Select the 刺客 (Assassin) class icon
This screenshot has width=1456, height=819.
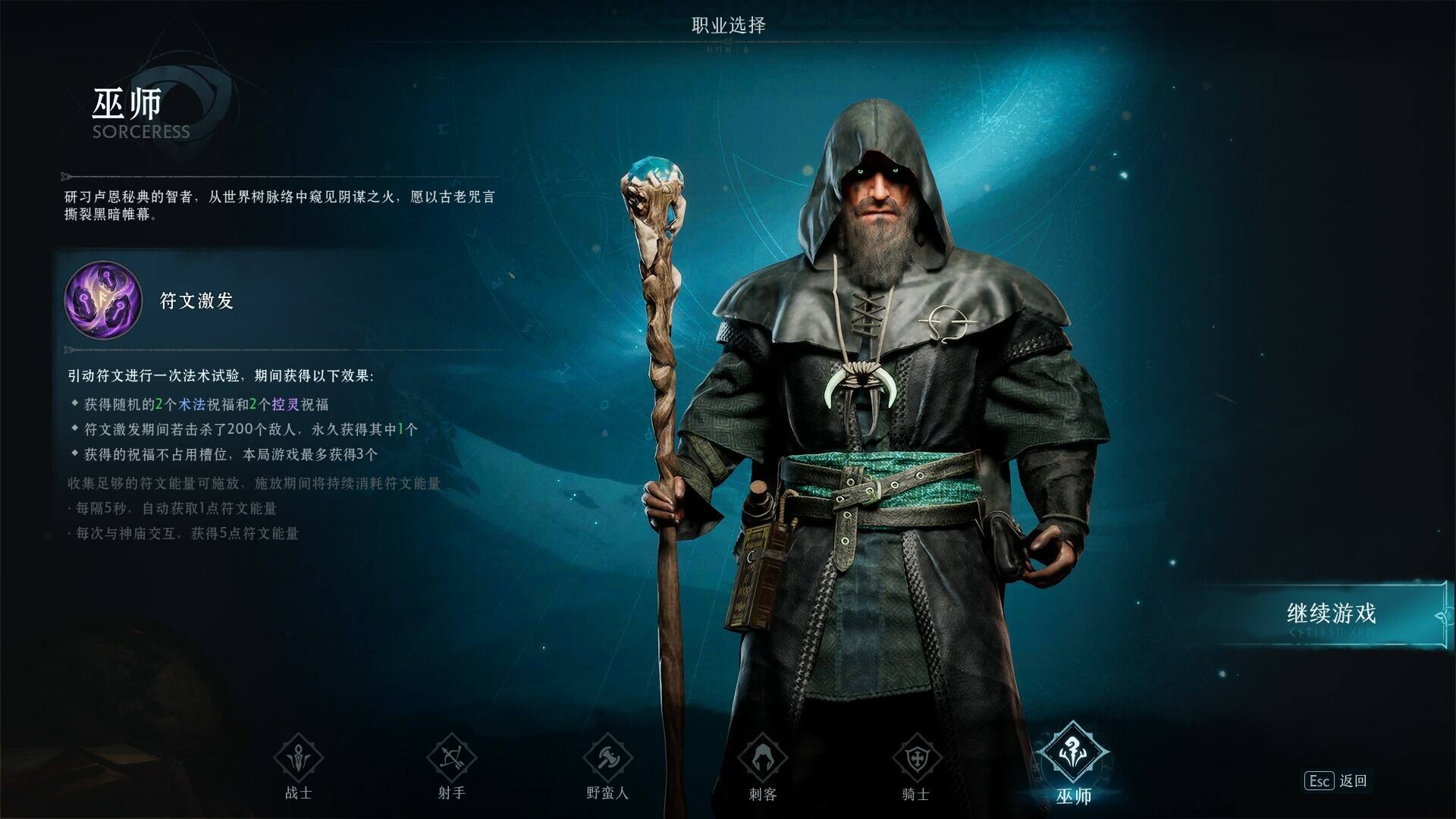pyautogui.click(x=763, y=756)
